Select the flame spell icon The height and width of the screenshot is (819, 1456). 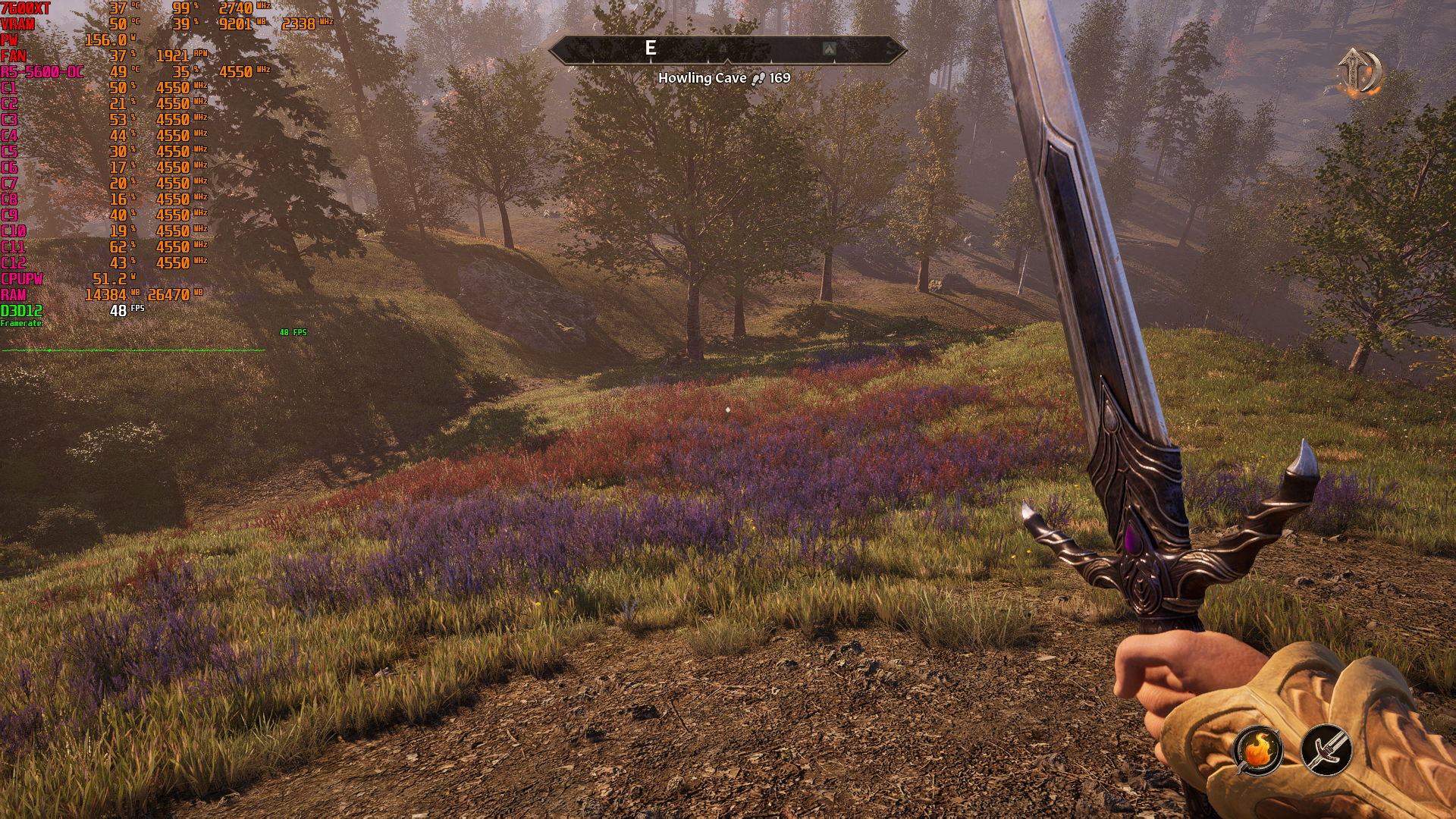(1258, 750)
